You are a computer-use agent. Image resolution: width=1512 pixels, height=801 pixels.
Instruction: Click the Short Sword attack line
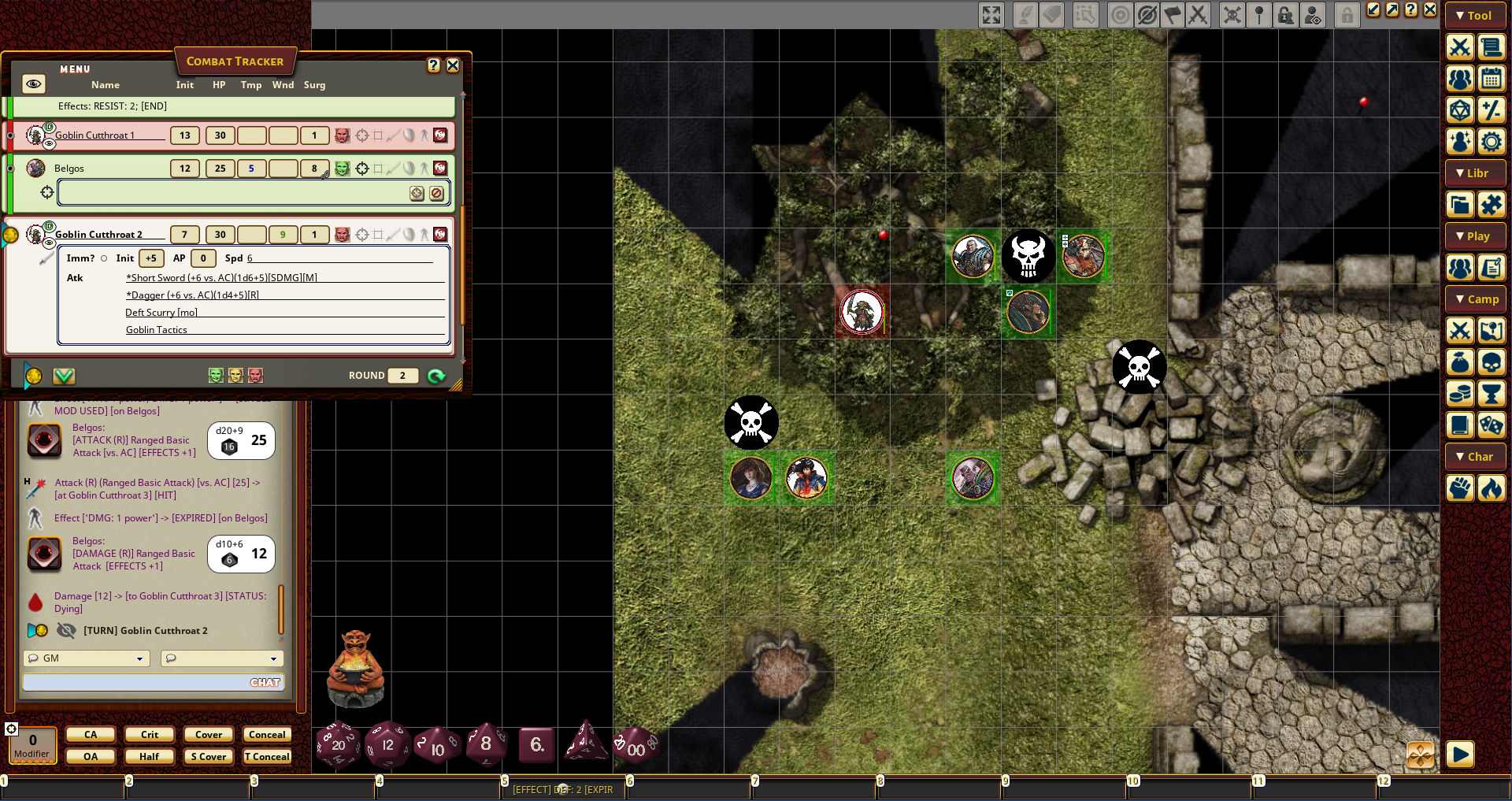[221, 278]
